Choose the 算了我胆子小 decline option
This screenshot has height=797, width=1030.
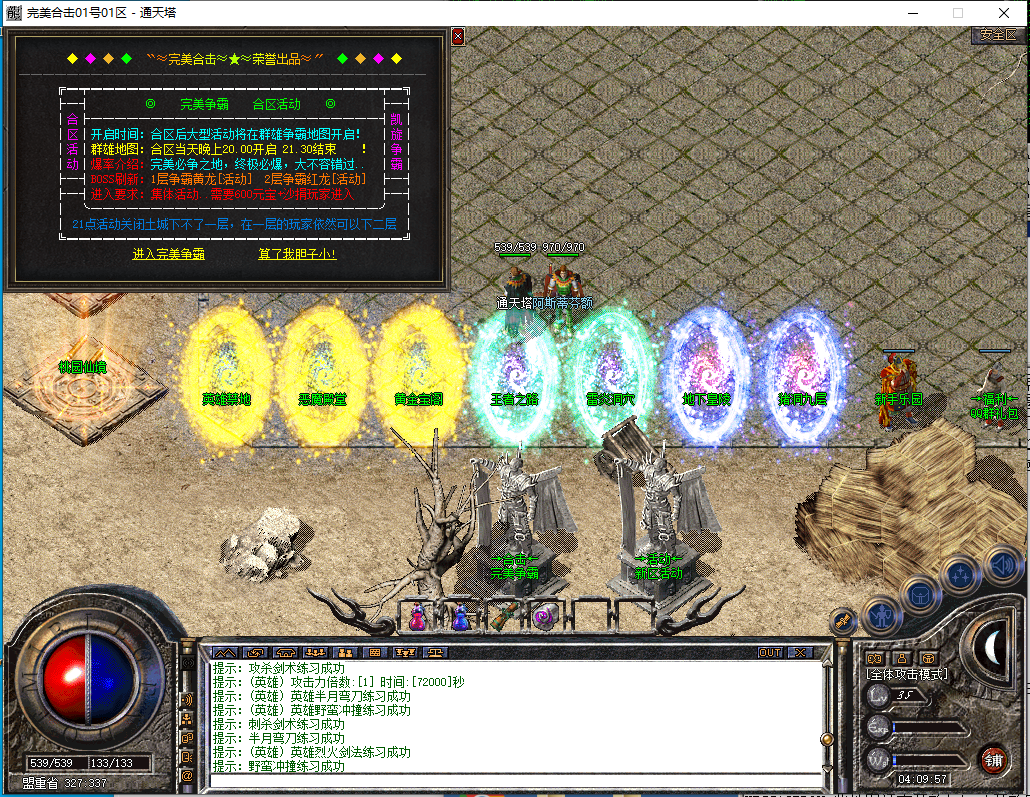coord(297,254)
